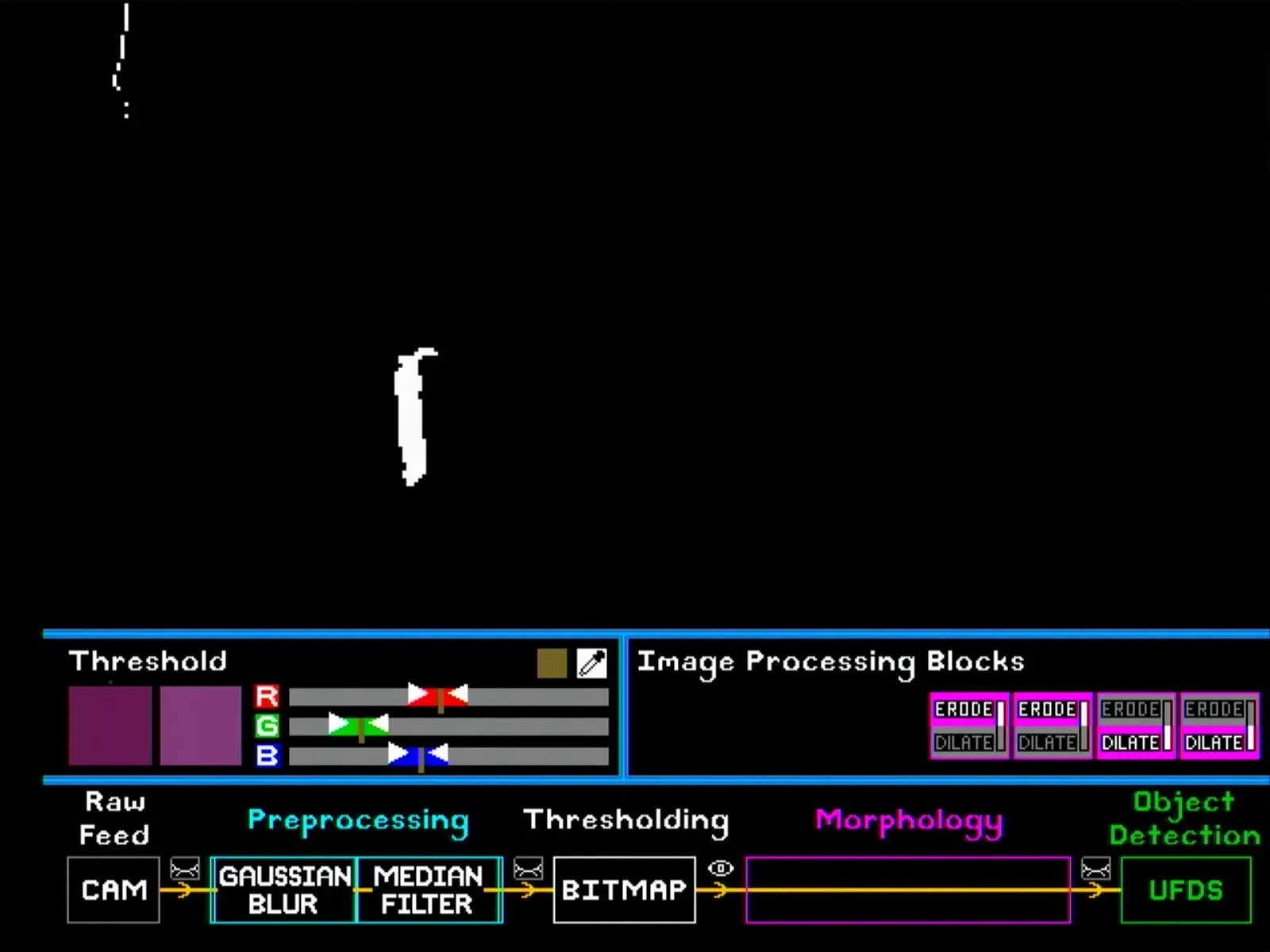Select the Gaussian Blur preprocessing block

tap(283, 890)
